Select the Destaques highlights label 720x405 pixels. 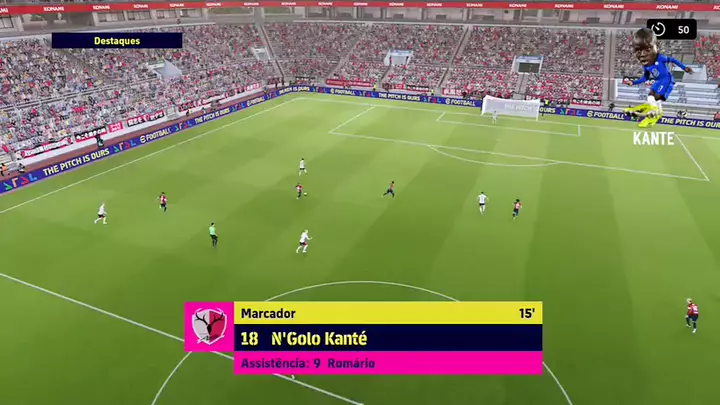coord(117,41)
